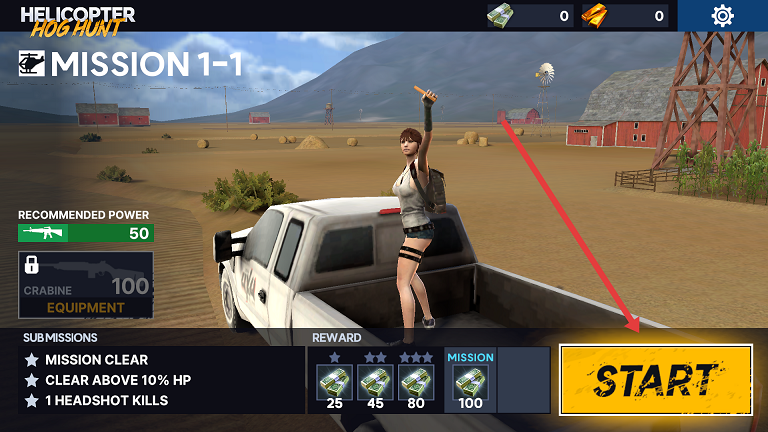Open the settings gear menu
The image size is (768, 432).
722,16
